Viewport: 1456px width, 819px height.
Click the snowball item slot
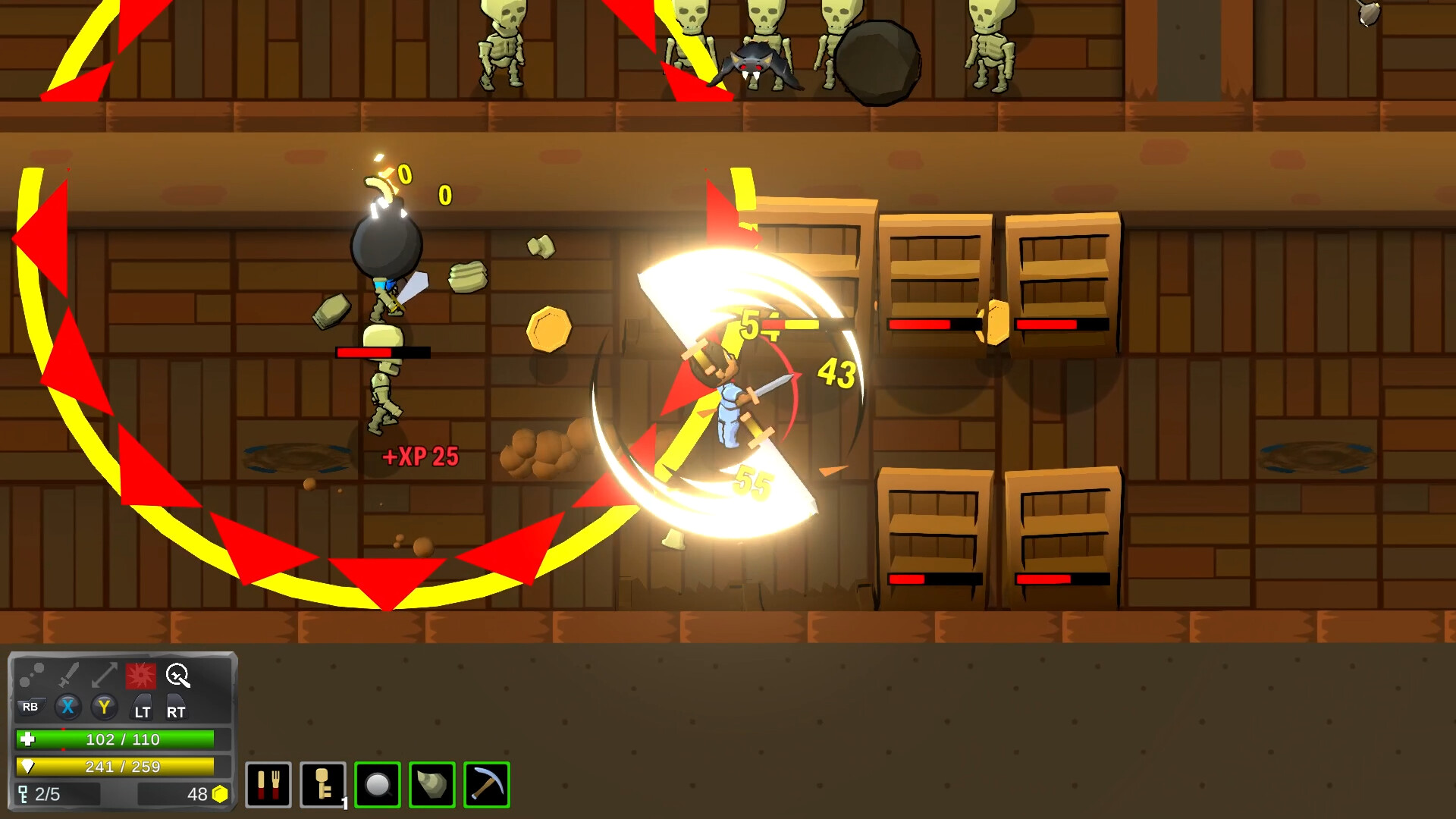pos(377,786)
